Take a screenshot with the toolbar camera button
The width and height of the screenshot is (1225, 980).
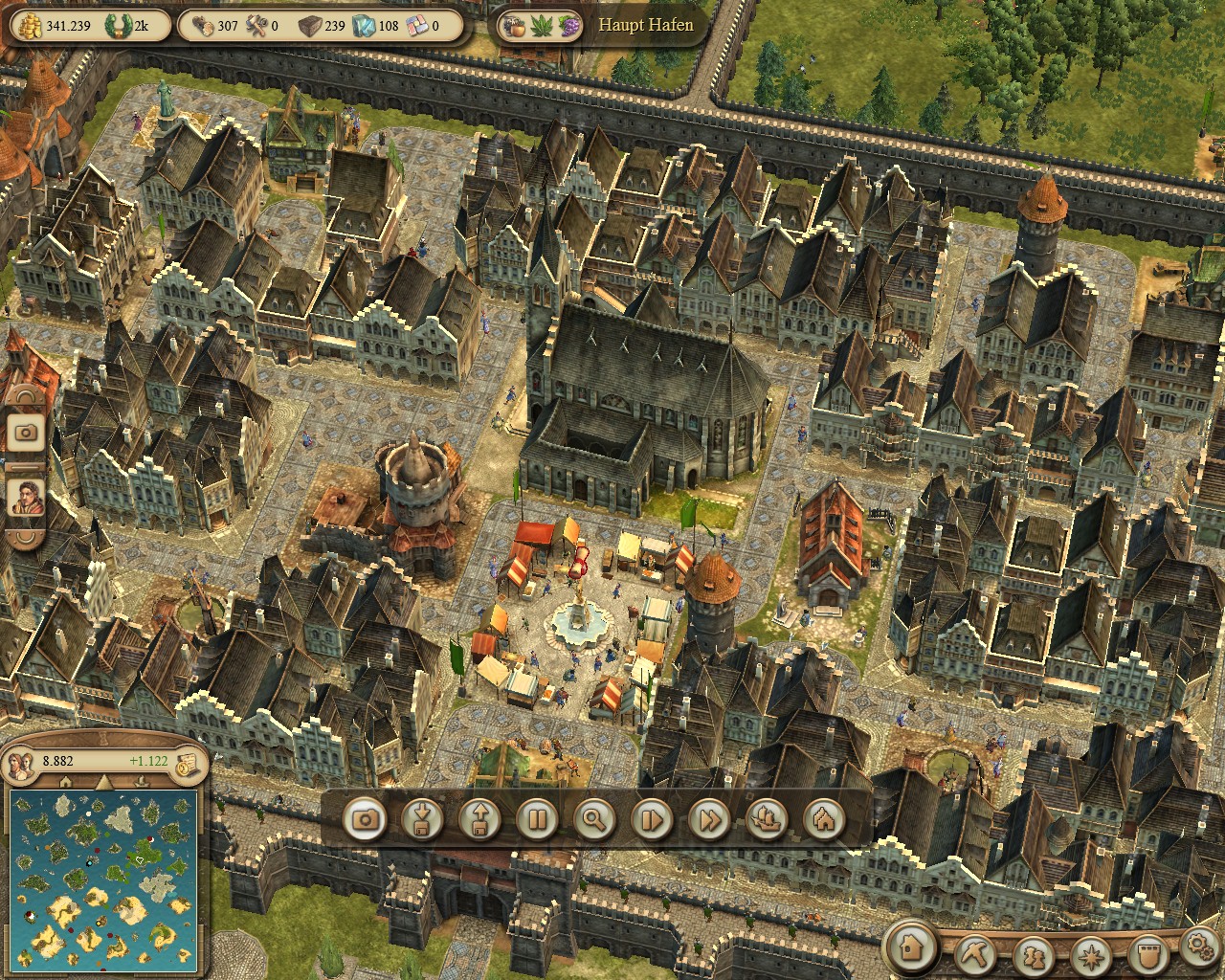tap(365, 819)
